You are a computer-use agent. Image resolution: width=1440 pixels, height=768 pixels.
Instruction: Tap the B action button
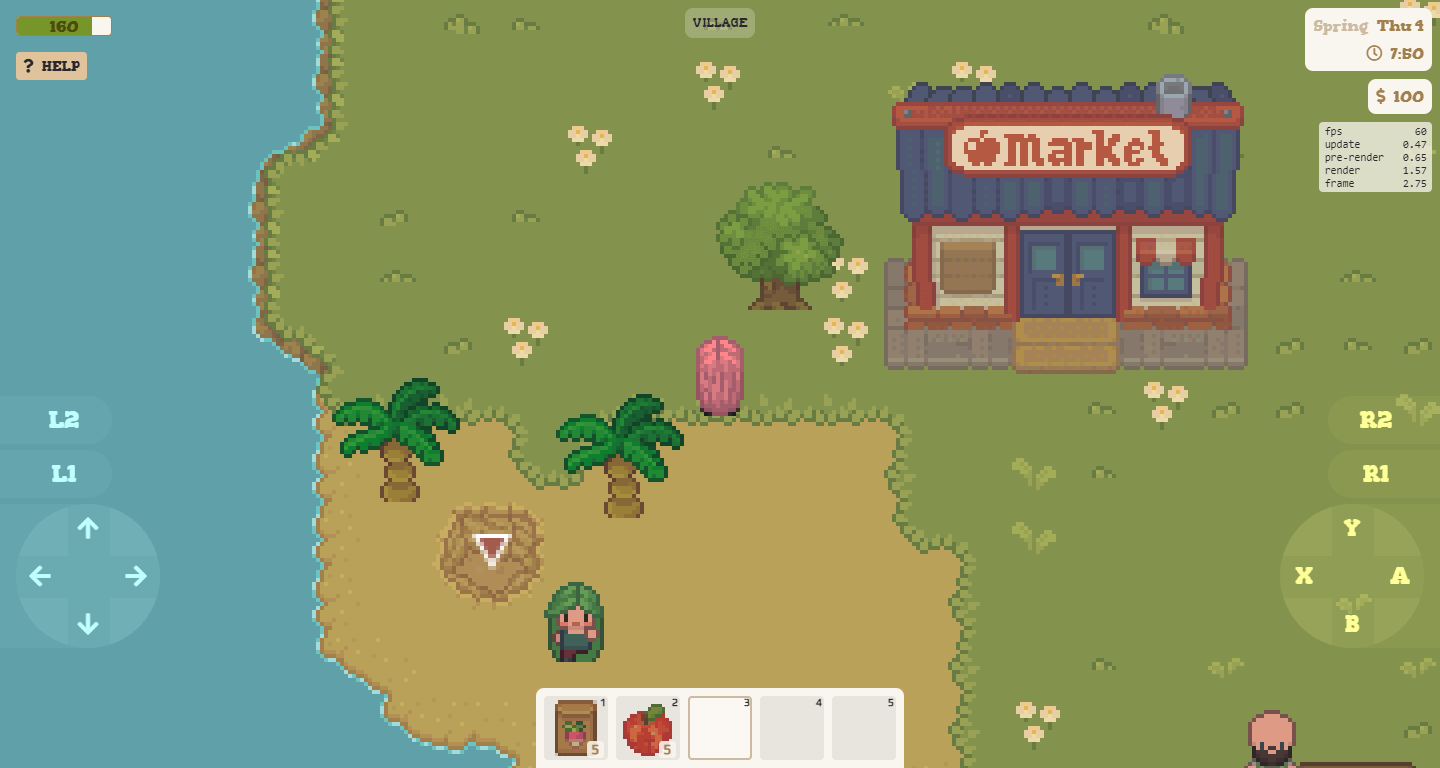pyautogui.click(x=1352, y=622)
